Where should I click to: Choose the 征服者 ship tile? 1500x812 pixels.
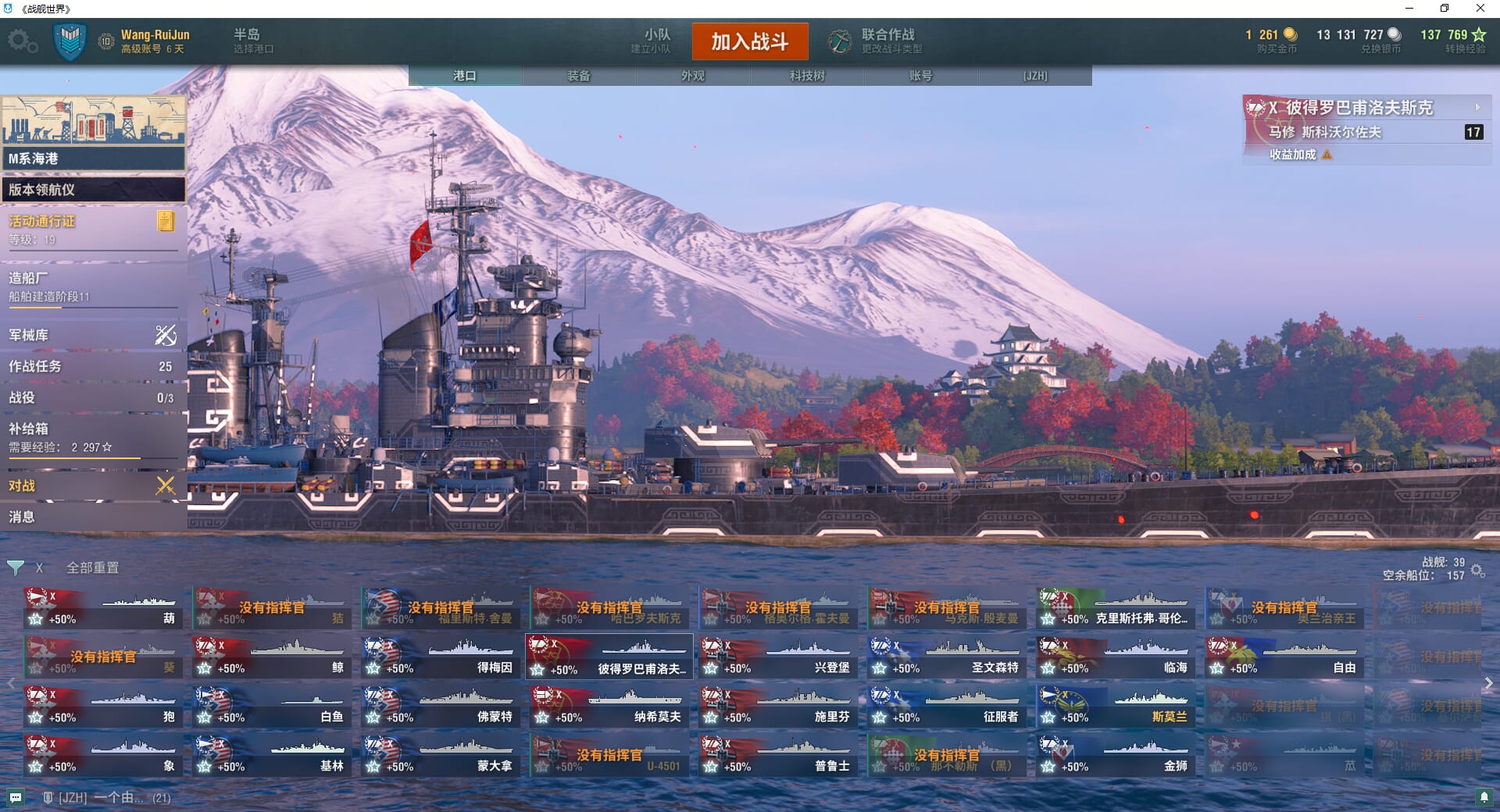(947, 707)
